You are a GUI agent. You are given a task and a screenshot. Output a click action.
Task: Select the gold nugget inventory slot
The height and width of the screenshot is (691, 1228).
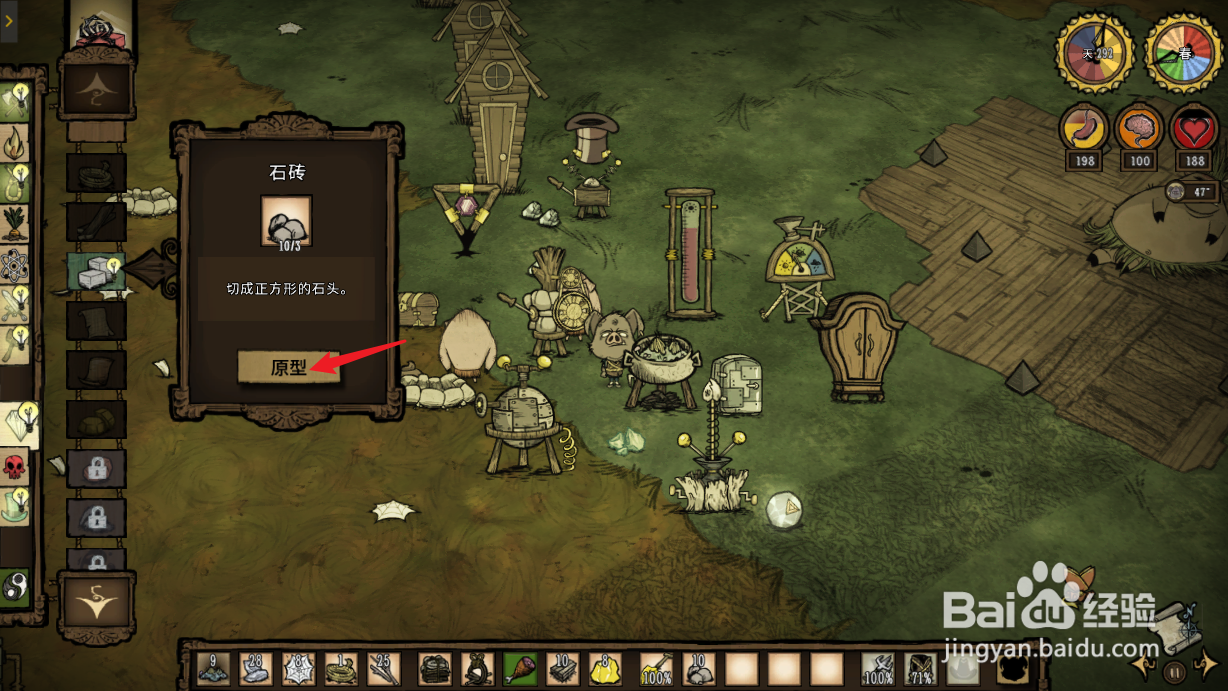click(x=604, y=668)
